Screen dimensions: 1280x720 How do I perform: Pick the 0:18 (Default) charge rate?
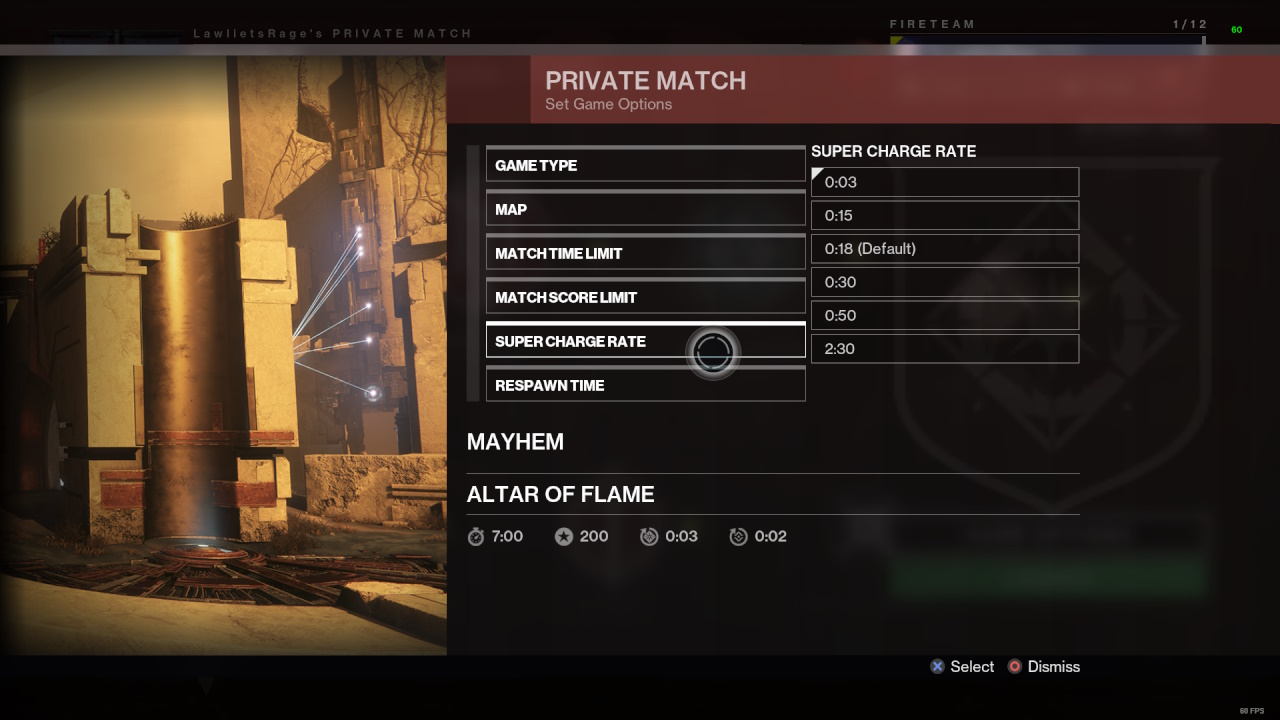pyautogui.click(x=944, y=248)
